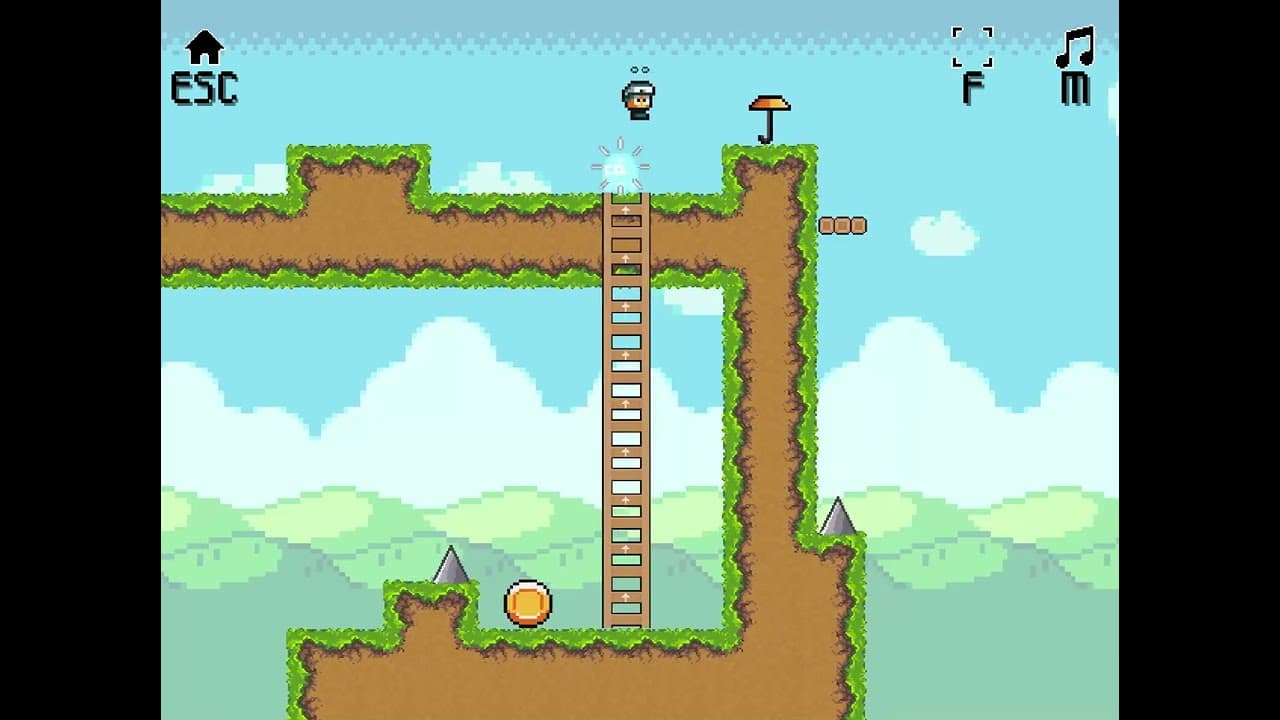Return home with the house icon
Screen dimensions: 1280x720
click(x=204, y=48)
